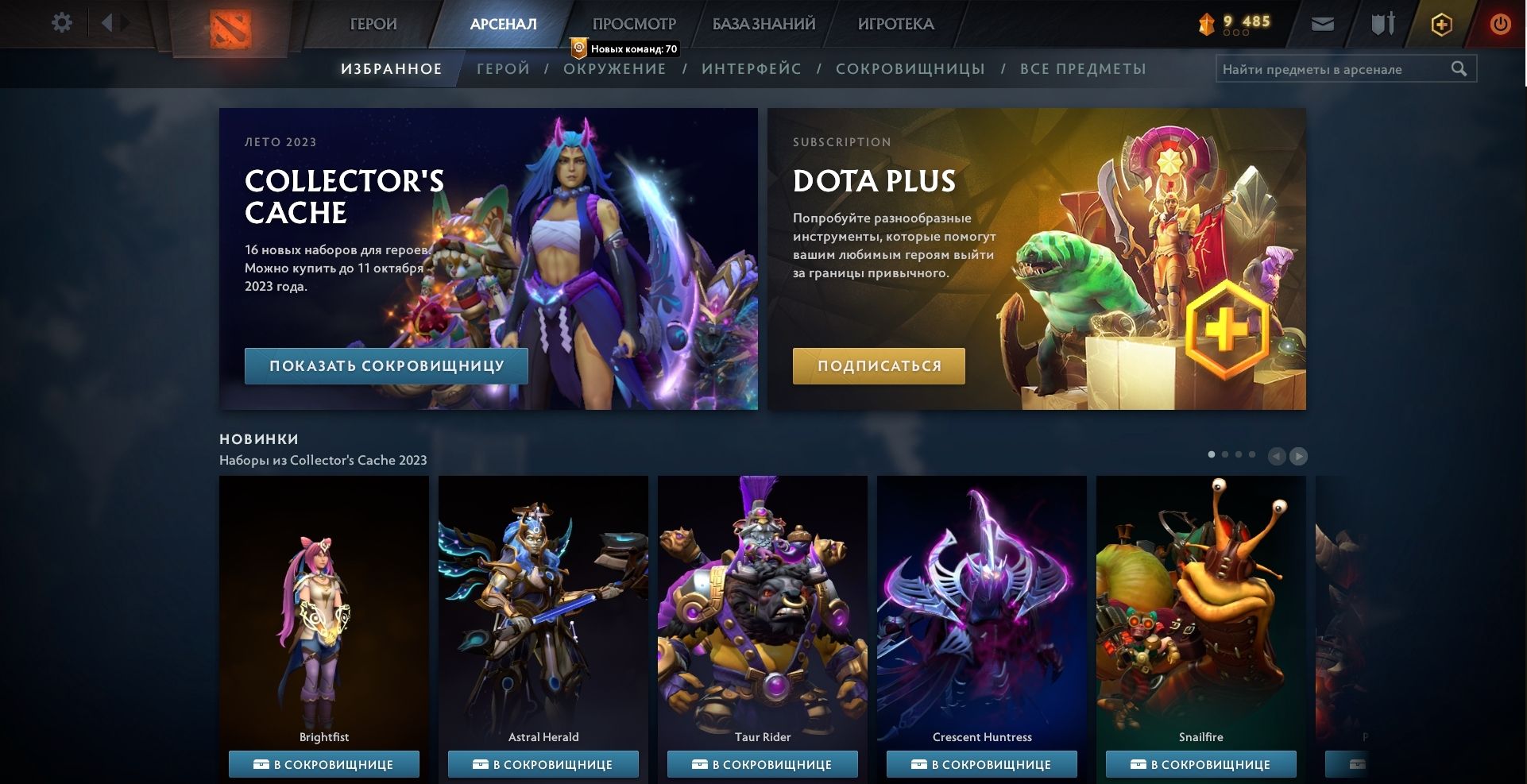Click the search magnifier in the arsenal search

click(x=1460, y=68)
